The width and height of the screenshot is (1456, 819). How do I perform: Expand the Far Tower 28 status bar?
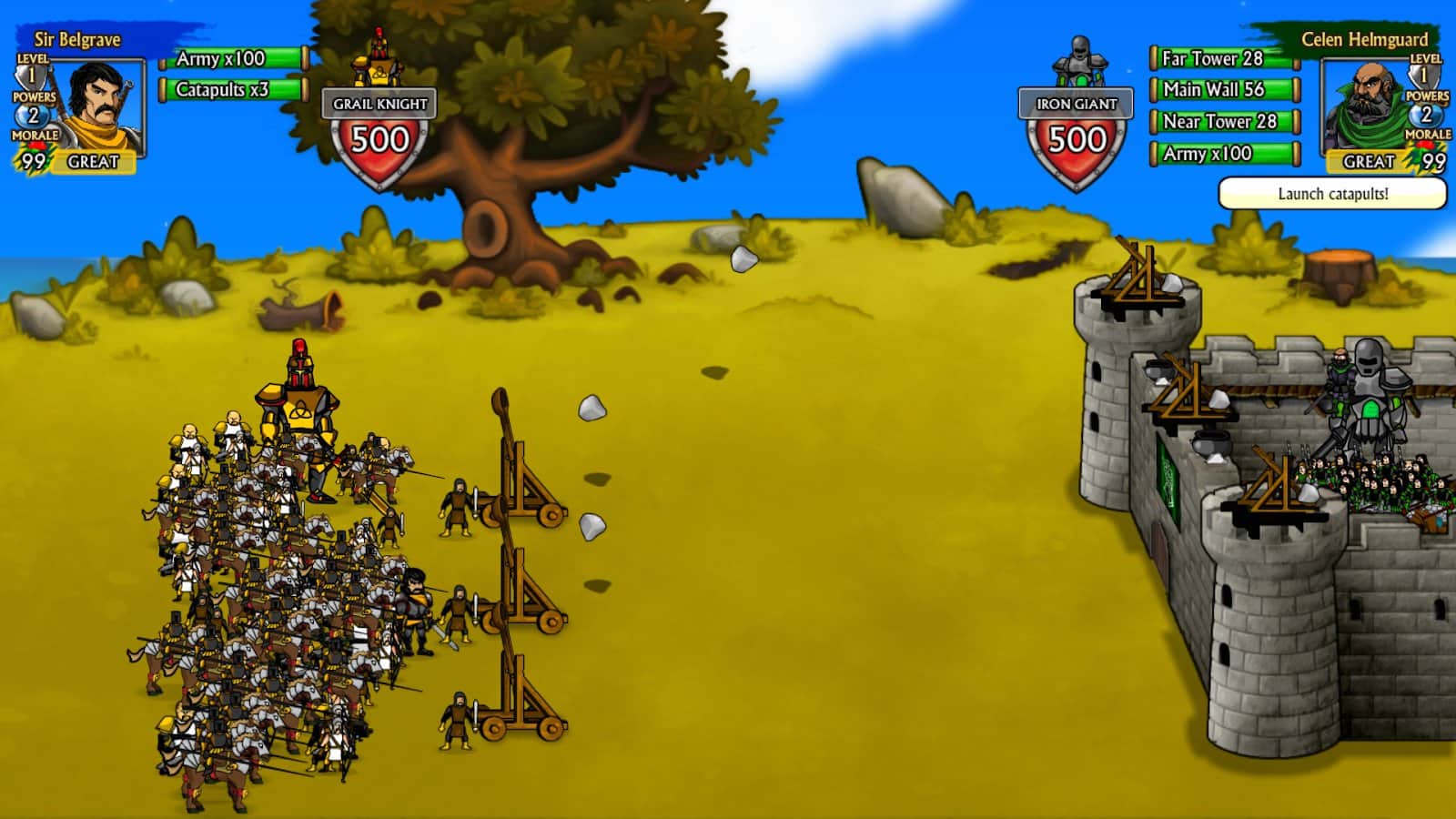click(x=1222, y=57)
